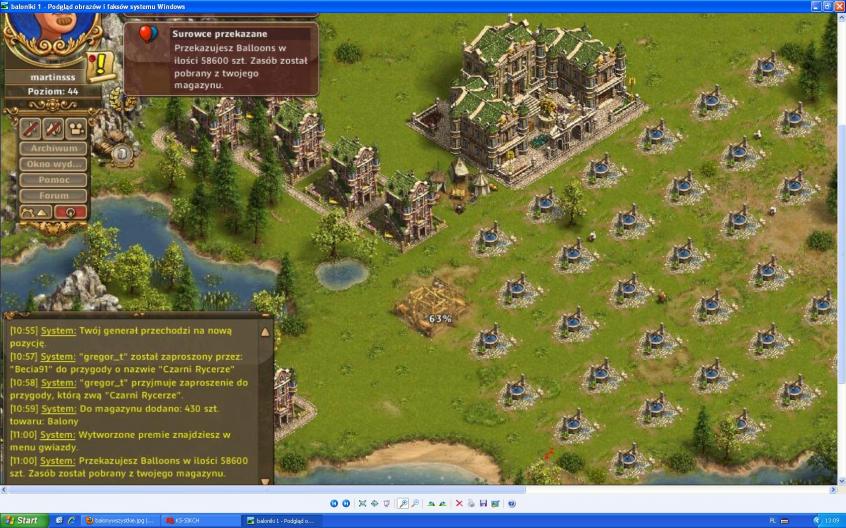846x528 pixels.
Task: Click the viewer's red delete button
Action: [x=459, y=503]
